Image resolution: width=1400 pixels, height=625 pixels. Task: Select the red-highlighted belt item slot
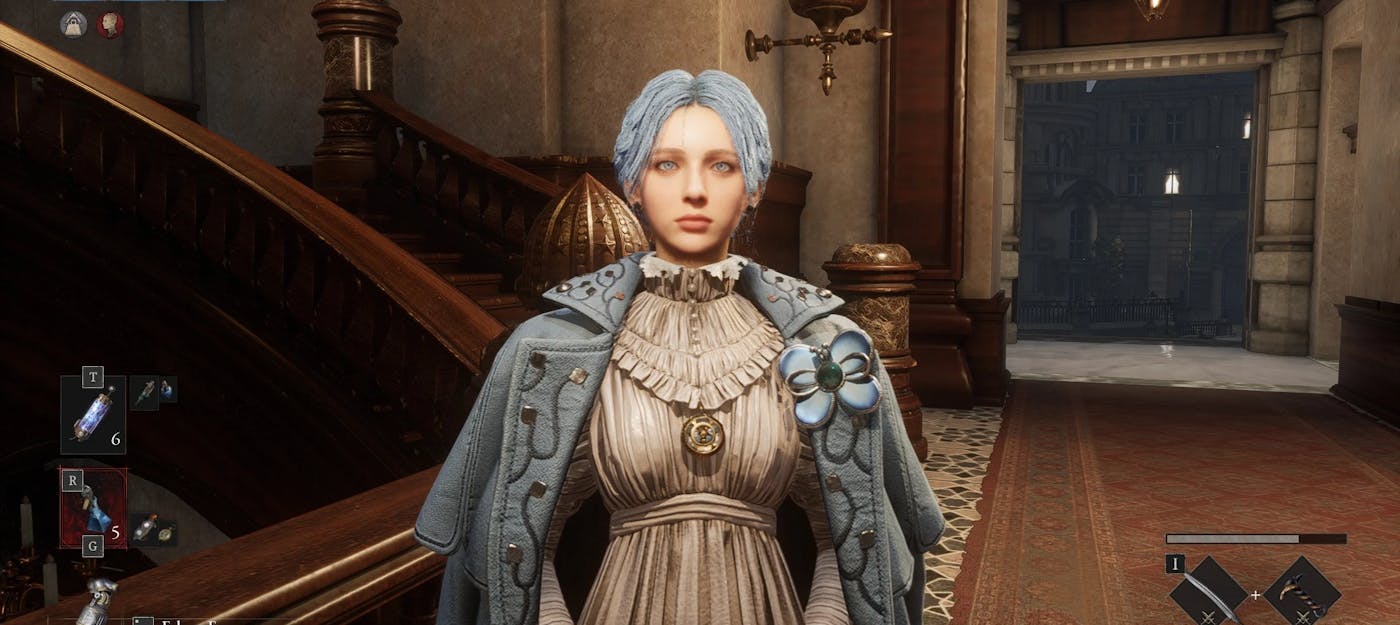[93, 508]
